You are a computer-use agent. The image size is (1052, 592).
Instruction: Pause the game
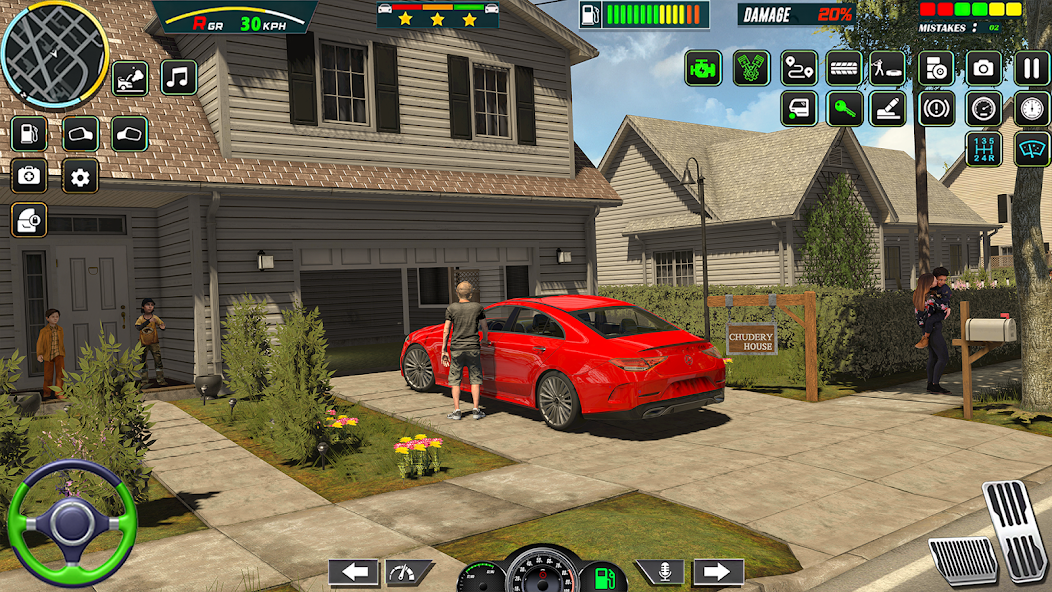[1031, 68]
